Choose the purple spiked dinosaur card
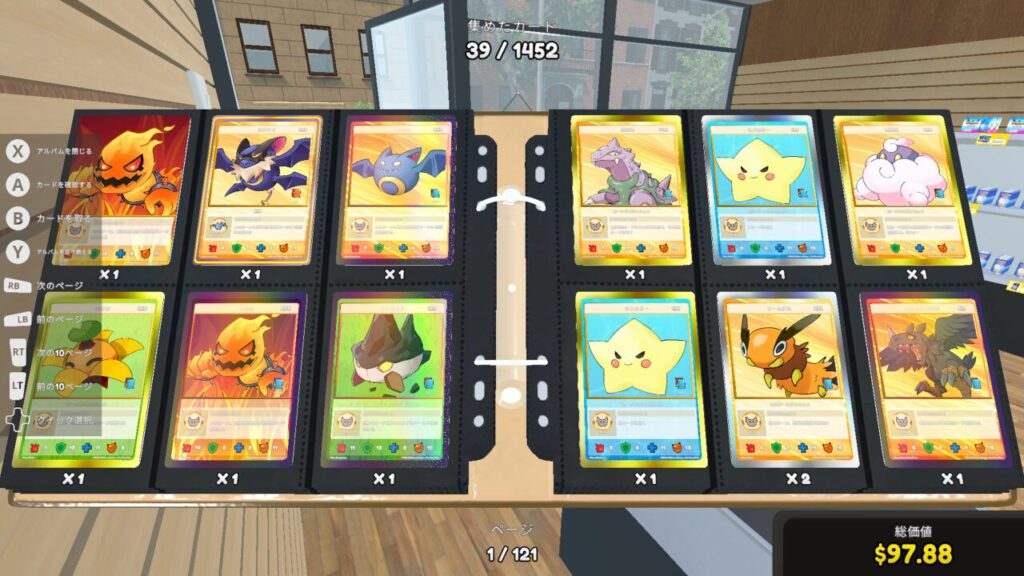 [x=632, y=190]
